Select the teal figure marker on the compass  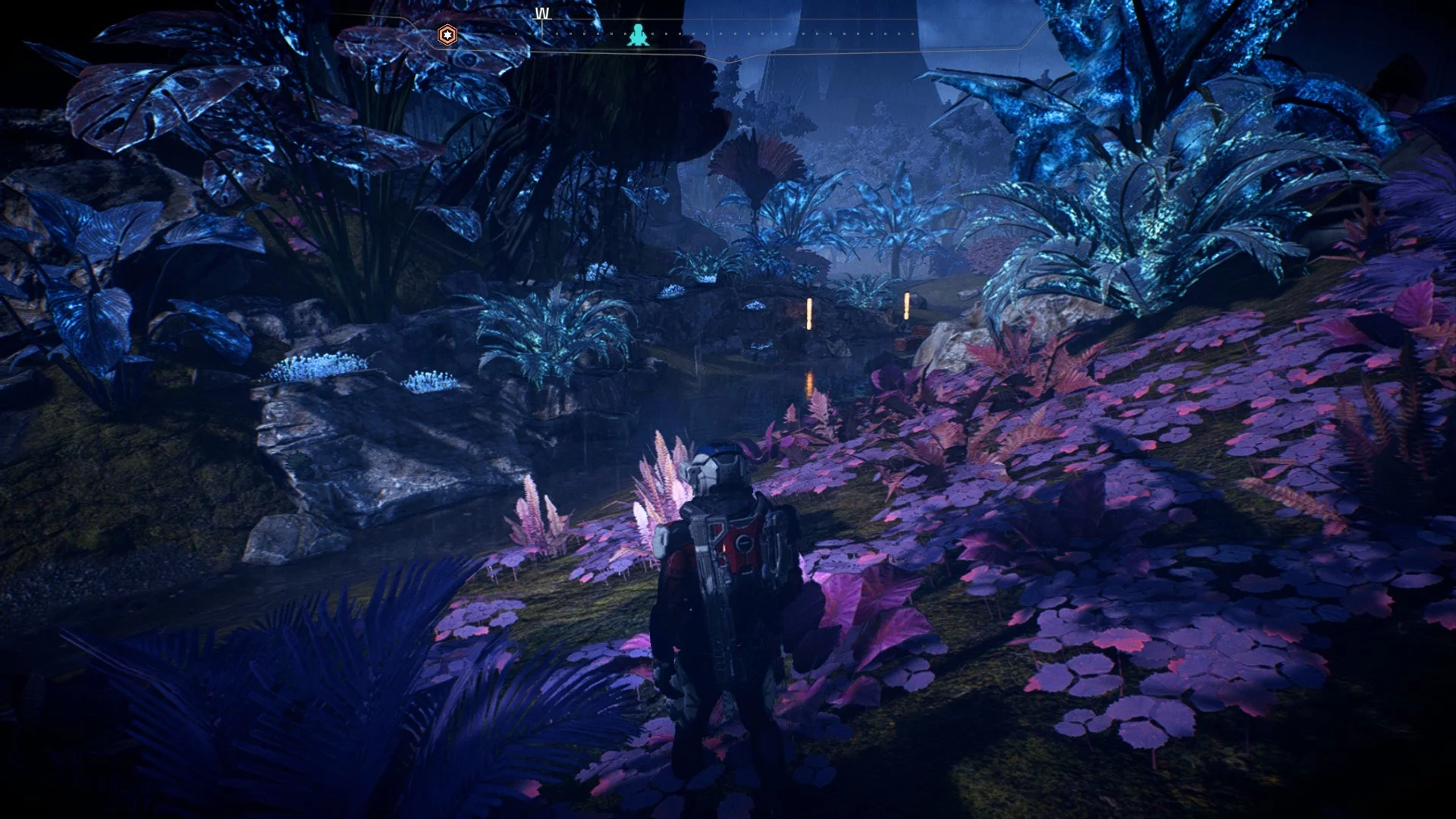pos(638,35)
